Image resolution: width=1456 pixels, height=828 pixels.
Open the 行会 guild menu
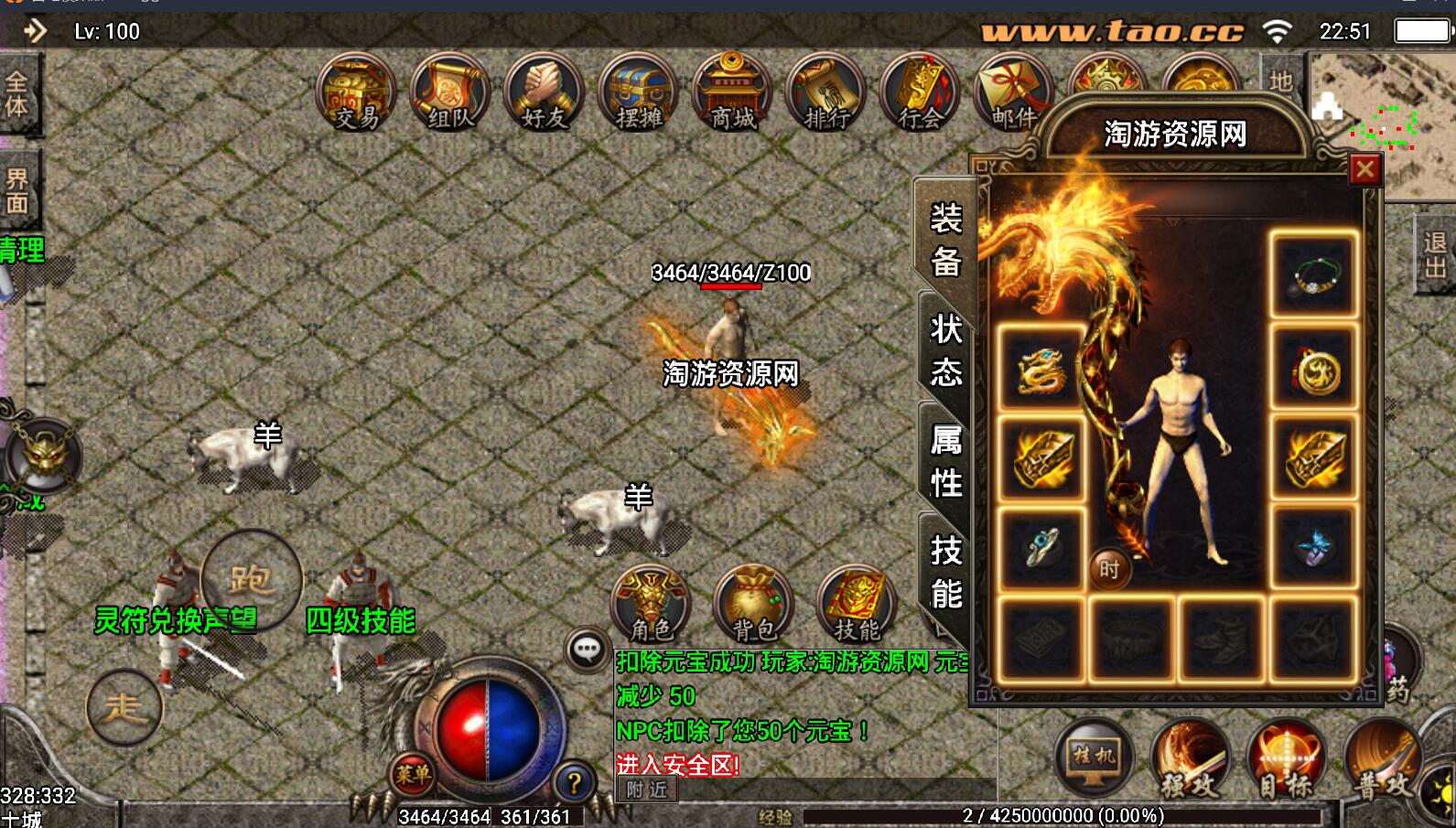point(921,94)
